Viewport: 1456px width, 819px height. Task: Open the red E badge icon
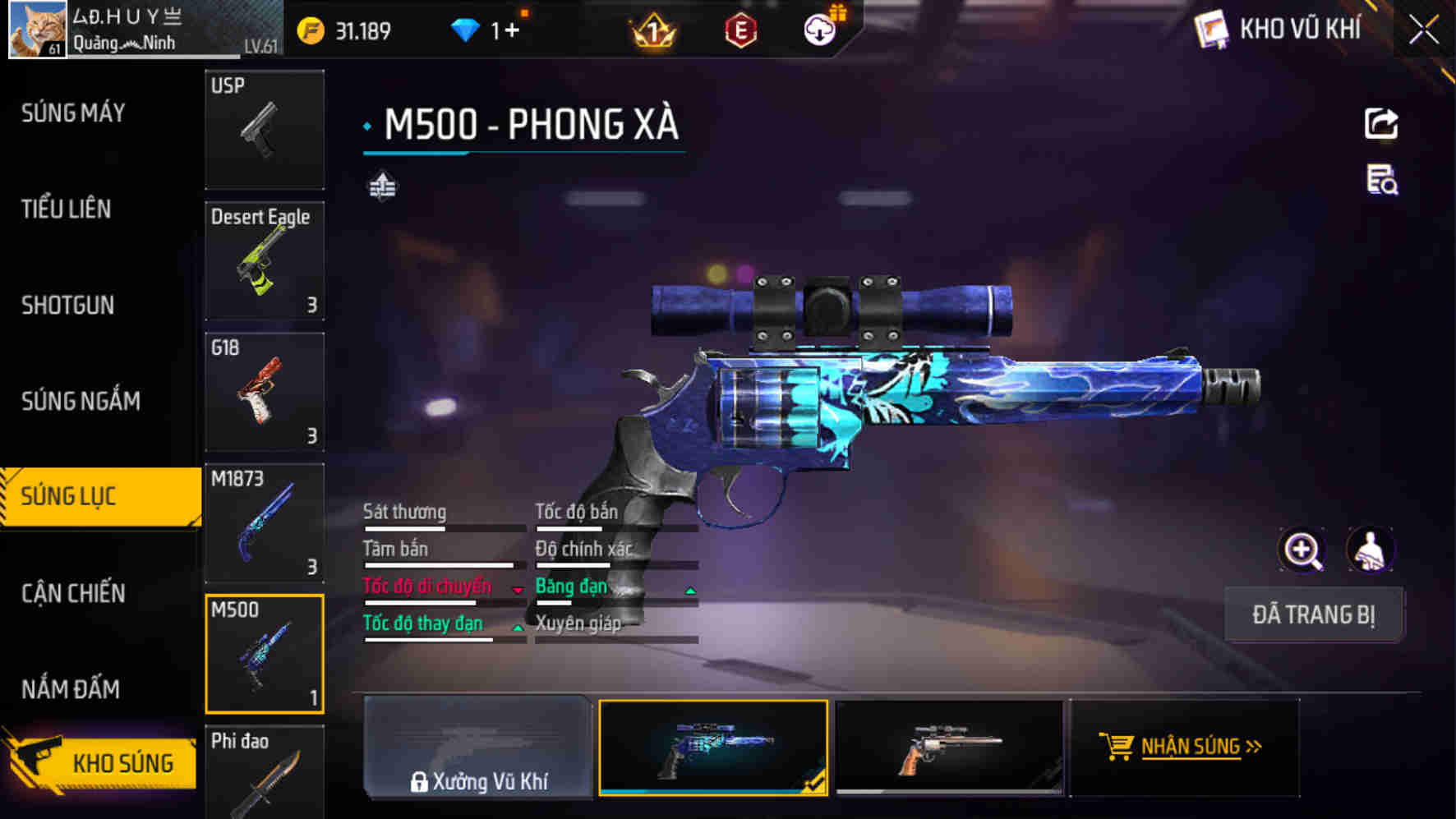[742, 29]
